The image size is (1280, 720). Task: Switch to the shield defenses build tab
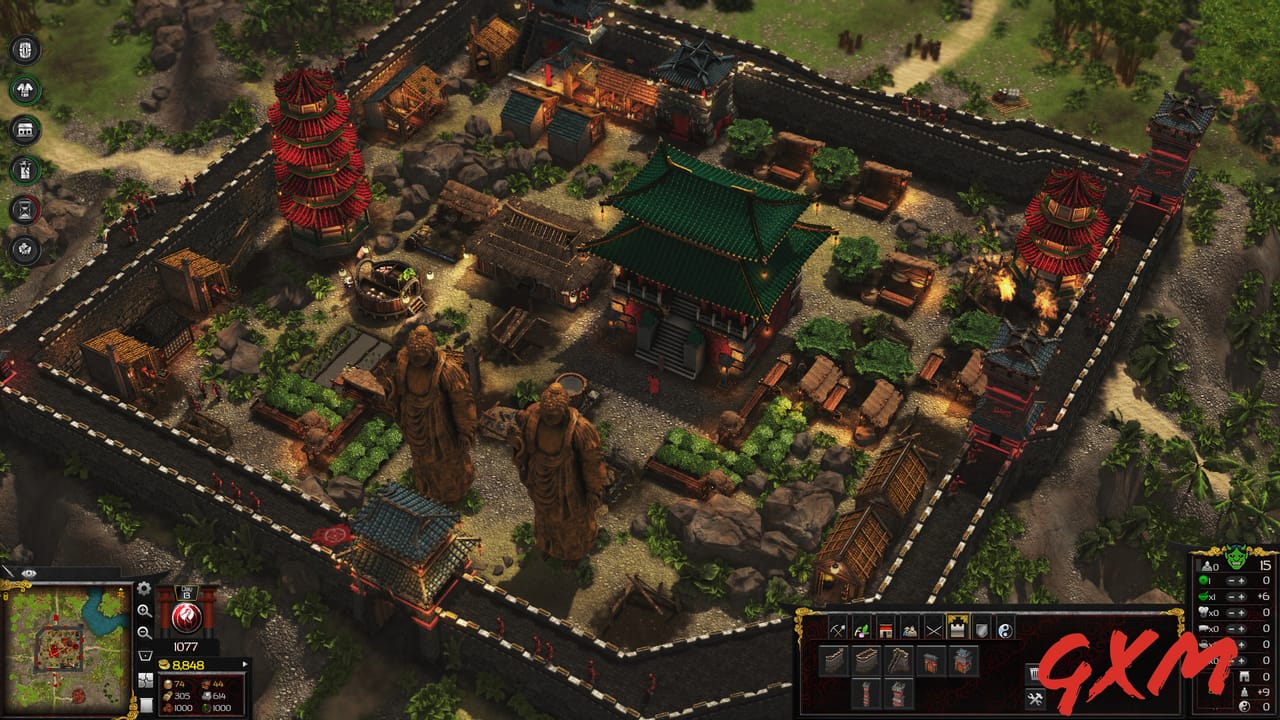pyautogui.click(x=982, y=629)
